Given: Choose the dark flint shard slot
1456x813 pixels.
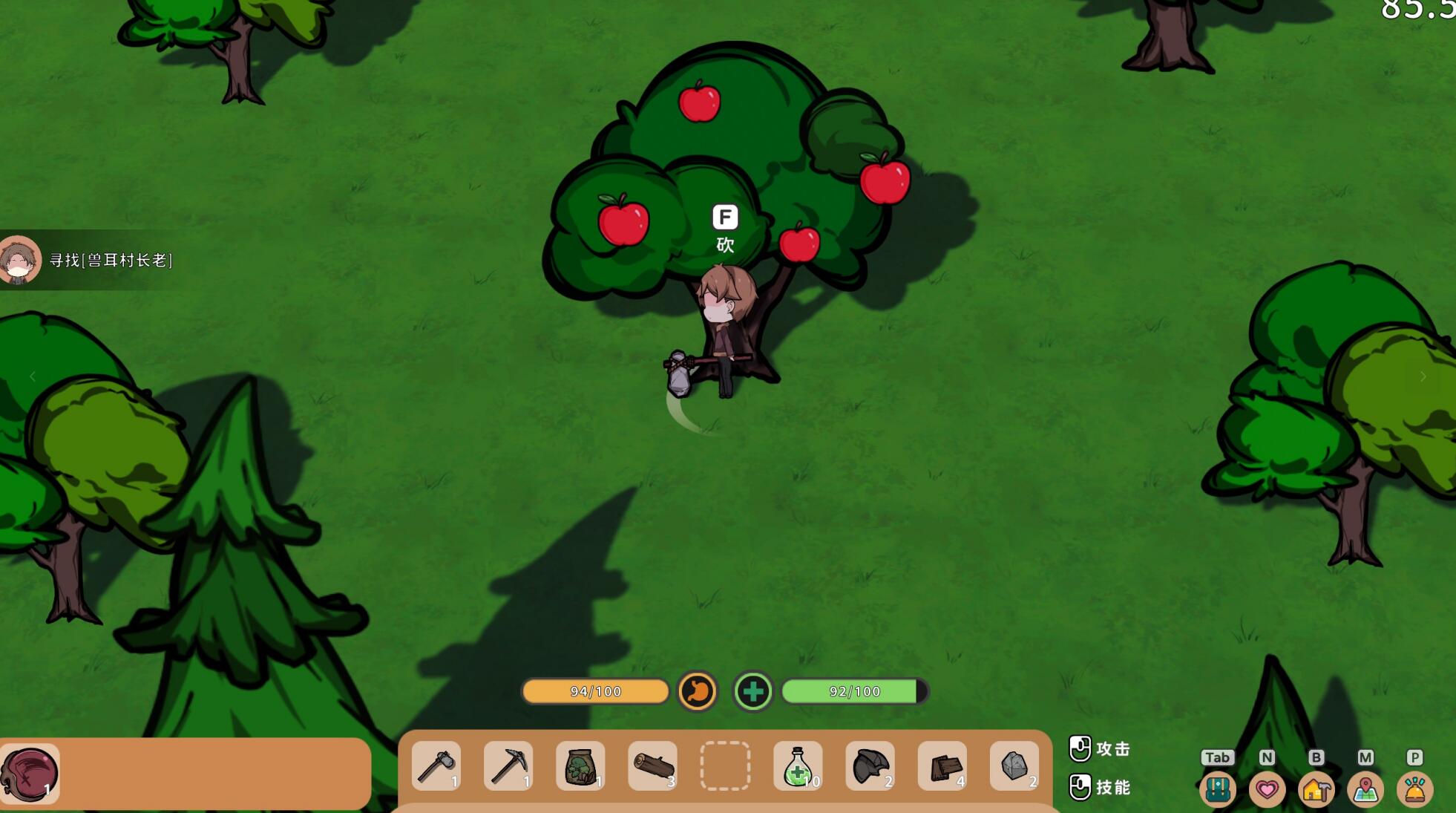Looking at the screenshot, I should coord(870,766).
